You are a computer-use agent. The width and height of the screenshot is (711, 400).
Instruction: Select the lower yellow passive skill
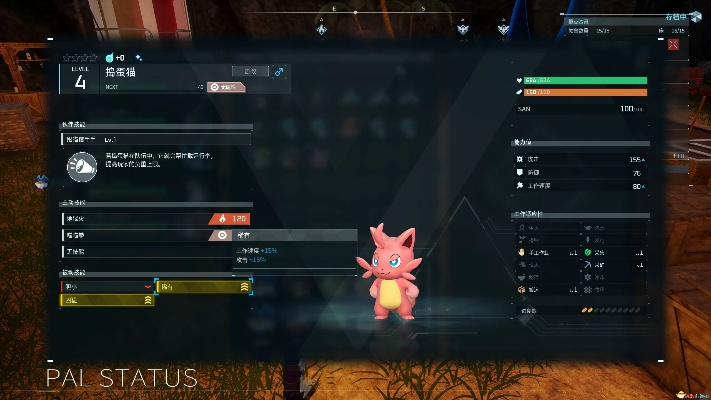click(x=107, y=300)
